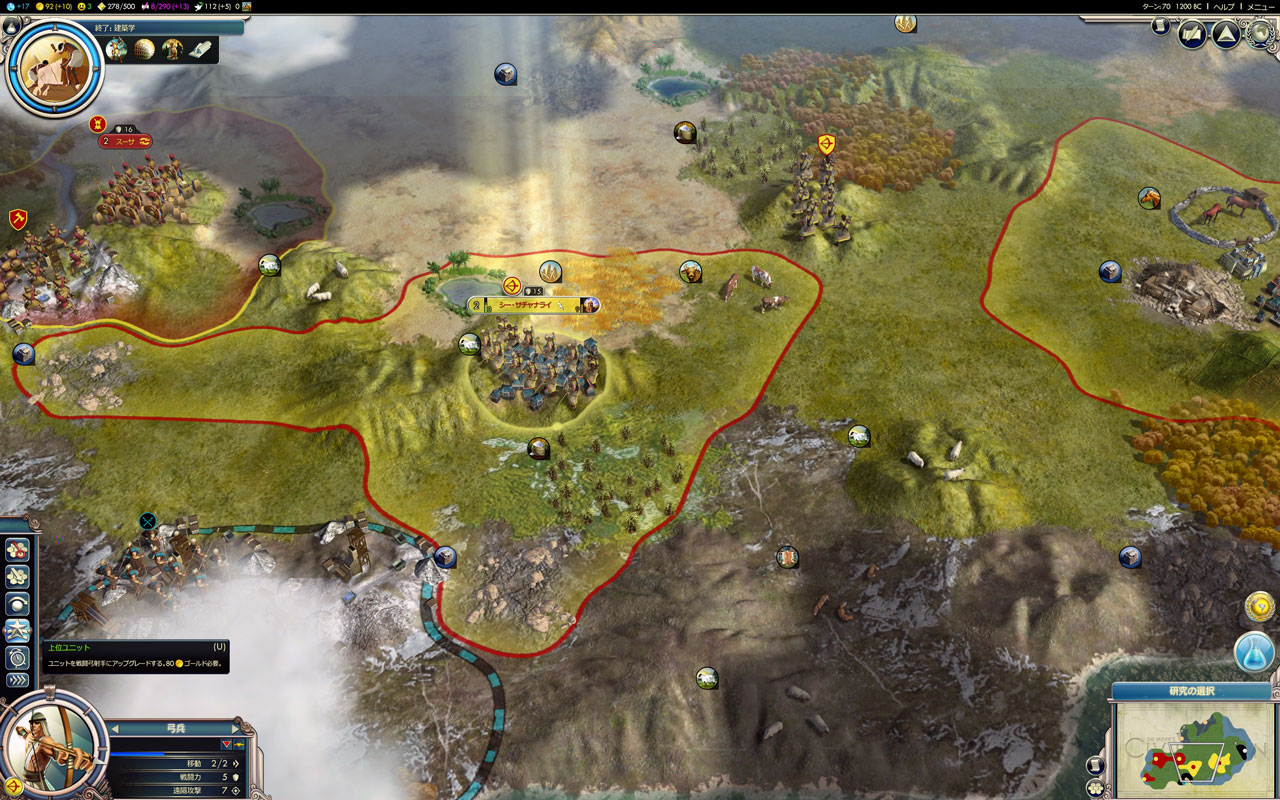This screenshot has width=1280, height=800.
Task: Select the シー・ザチャナライ city banner
Action: (x=532, y=305)
